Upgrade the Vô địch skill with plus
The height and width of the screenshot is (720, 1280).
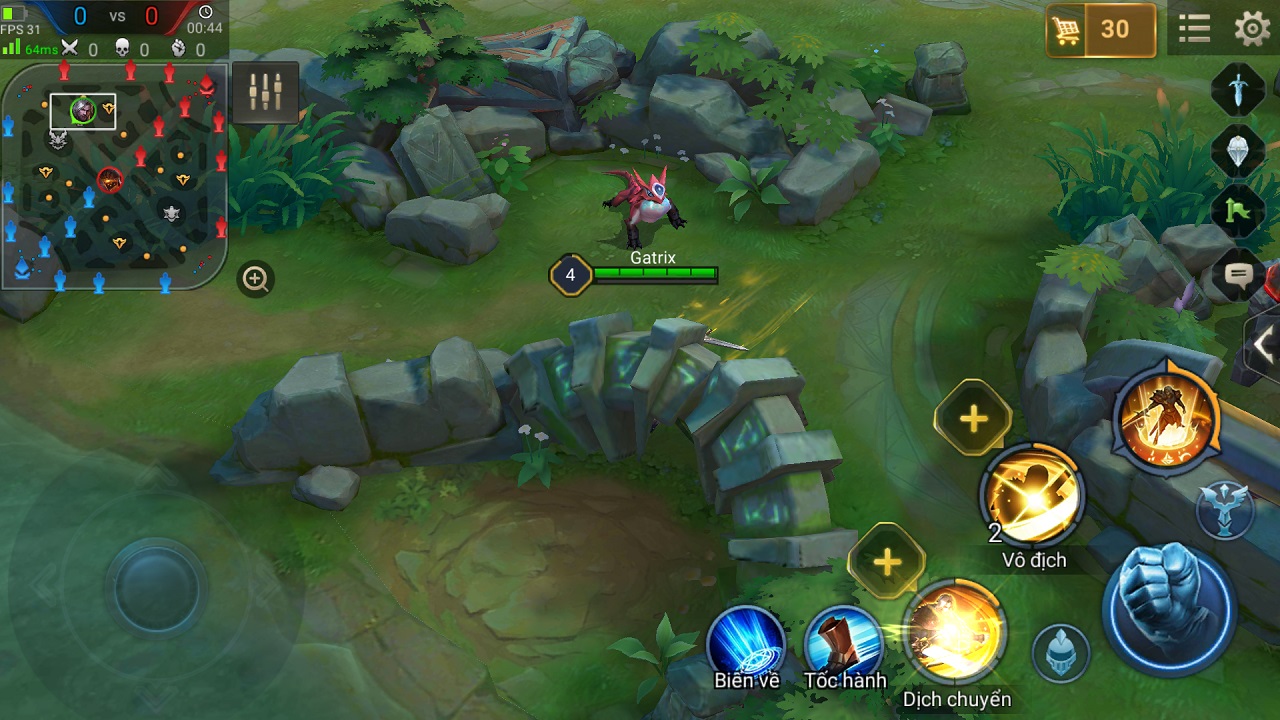[x=973, y=418]
